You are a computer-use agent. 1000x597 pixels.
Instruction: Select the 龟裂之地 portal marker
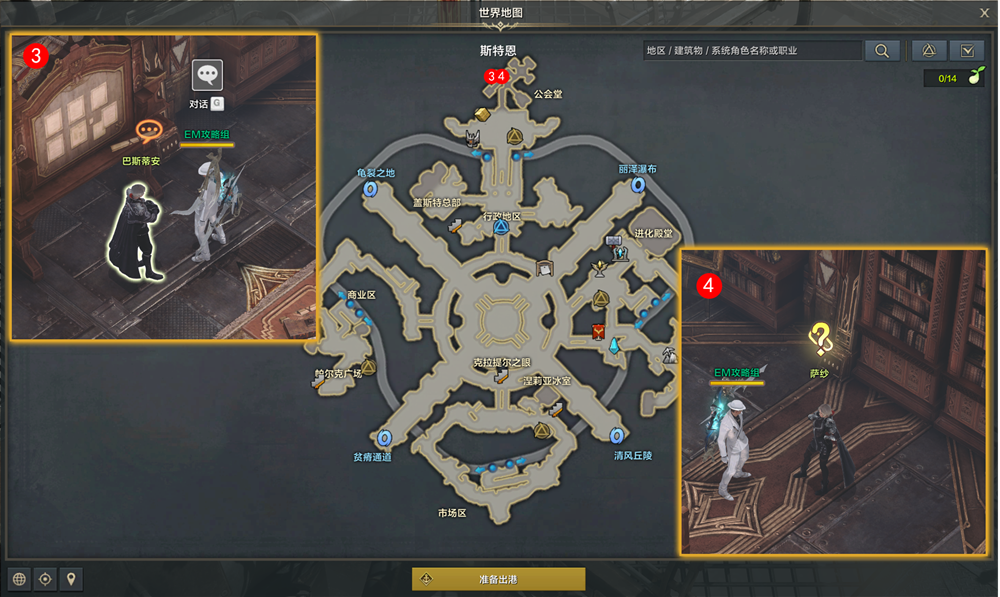370,188
